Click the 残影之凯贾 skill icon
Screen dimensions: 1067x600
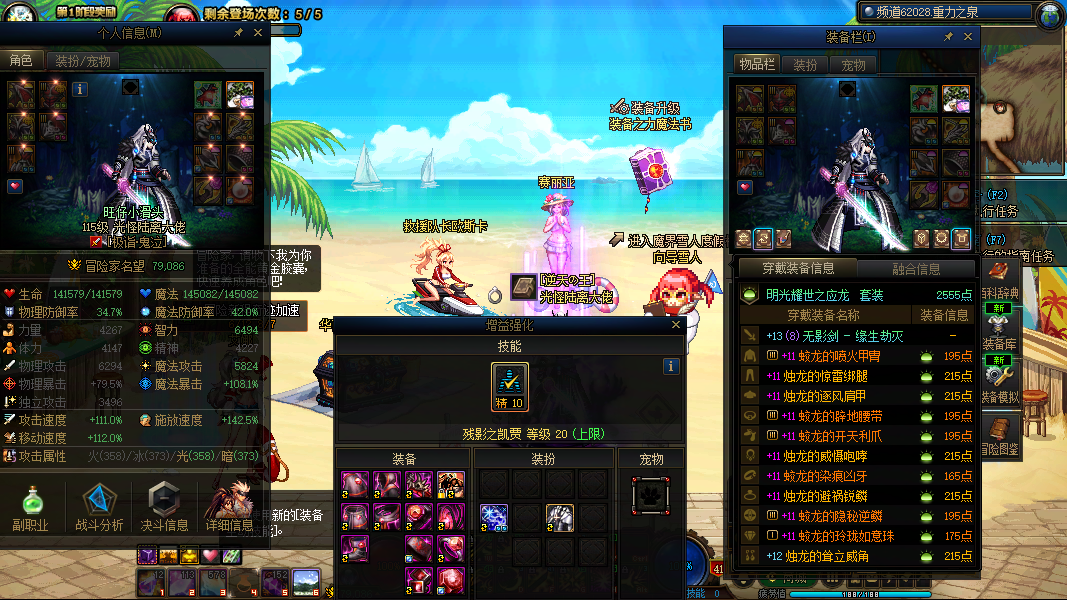[509, 386]
